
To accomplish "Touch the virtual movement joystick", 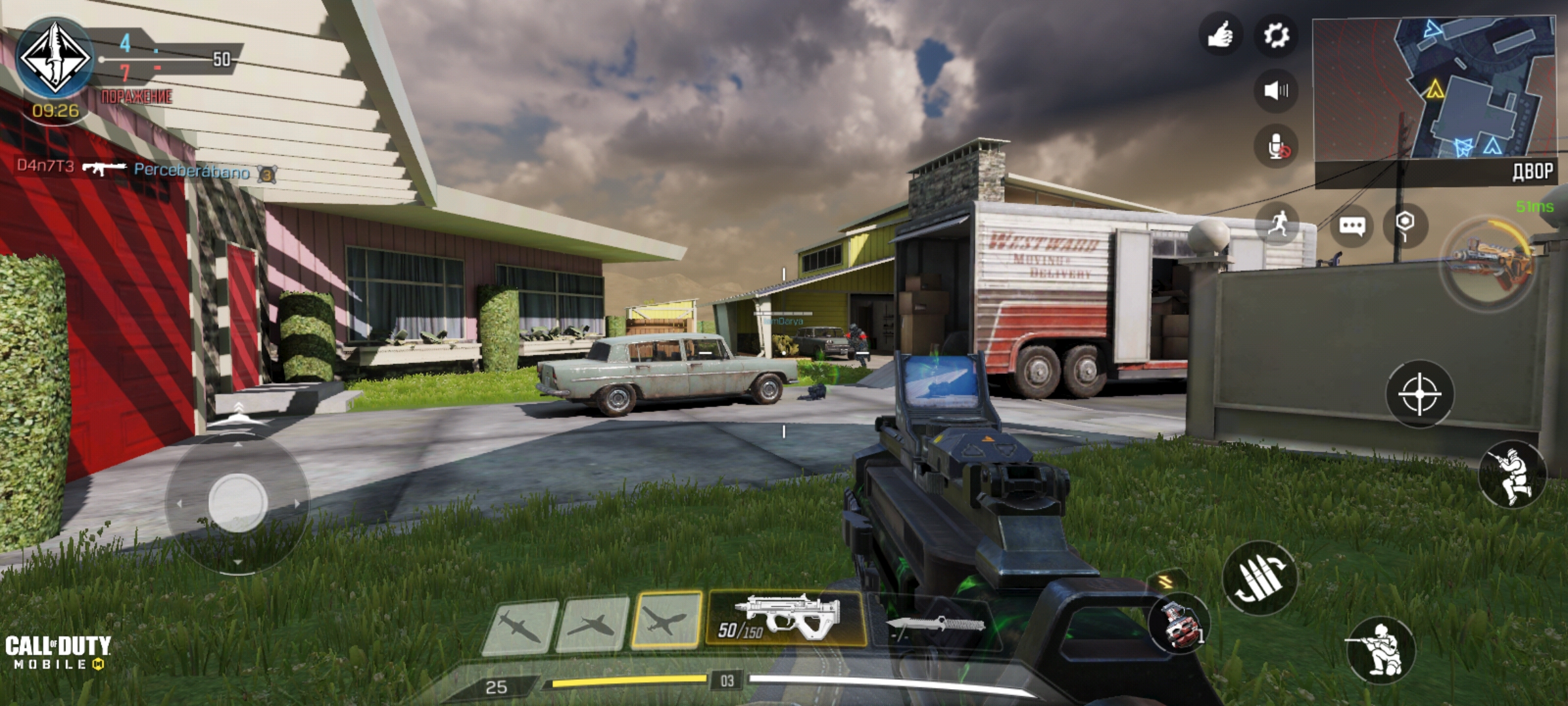I will click(237, 502).
